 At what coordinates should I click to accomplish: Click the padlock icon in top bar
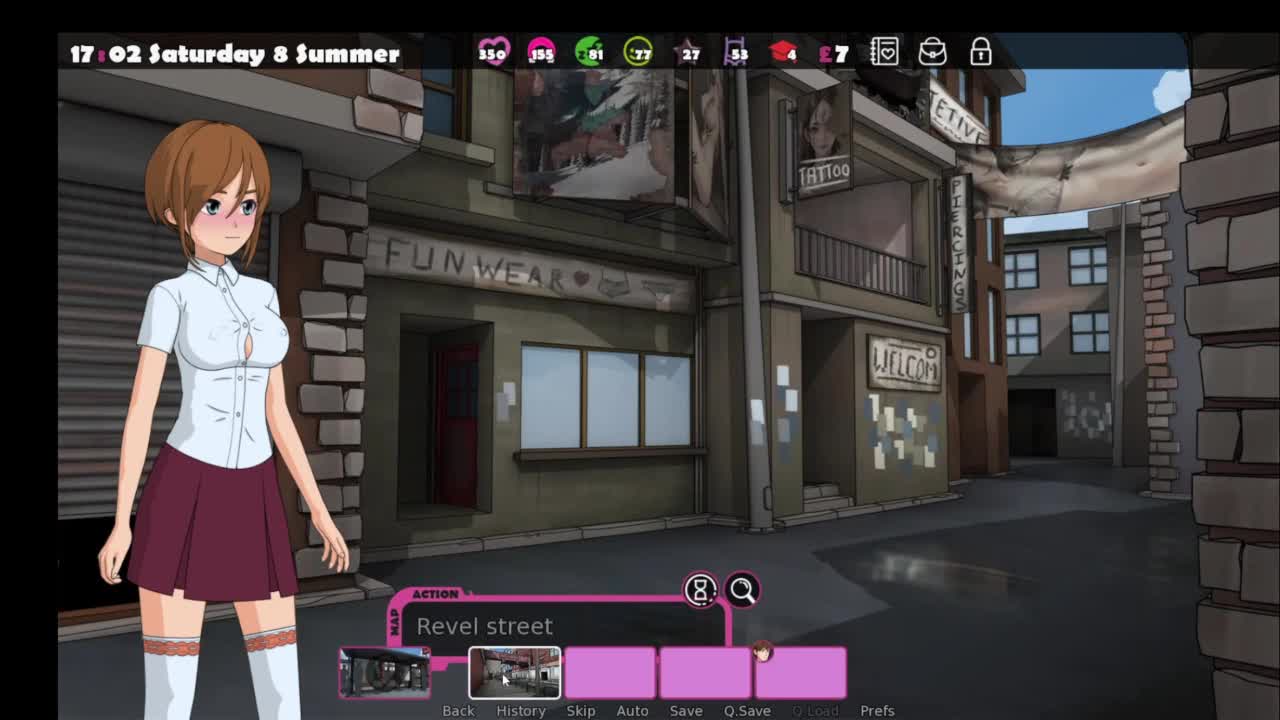click(x=980, y=52)
